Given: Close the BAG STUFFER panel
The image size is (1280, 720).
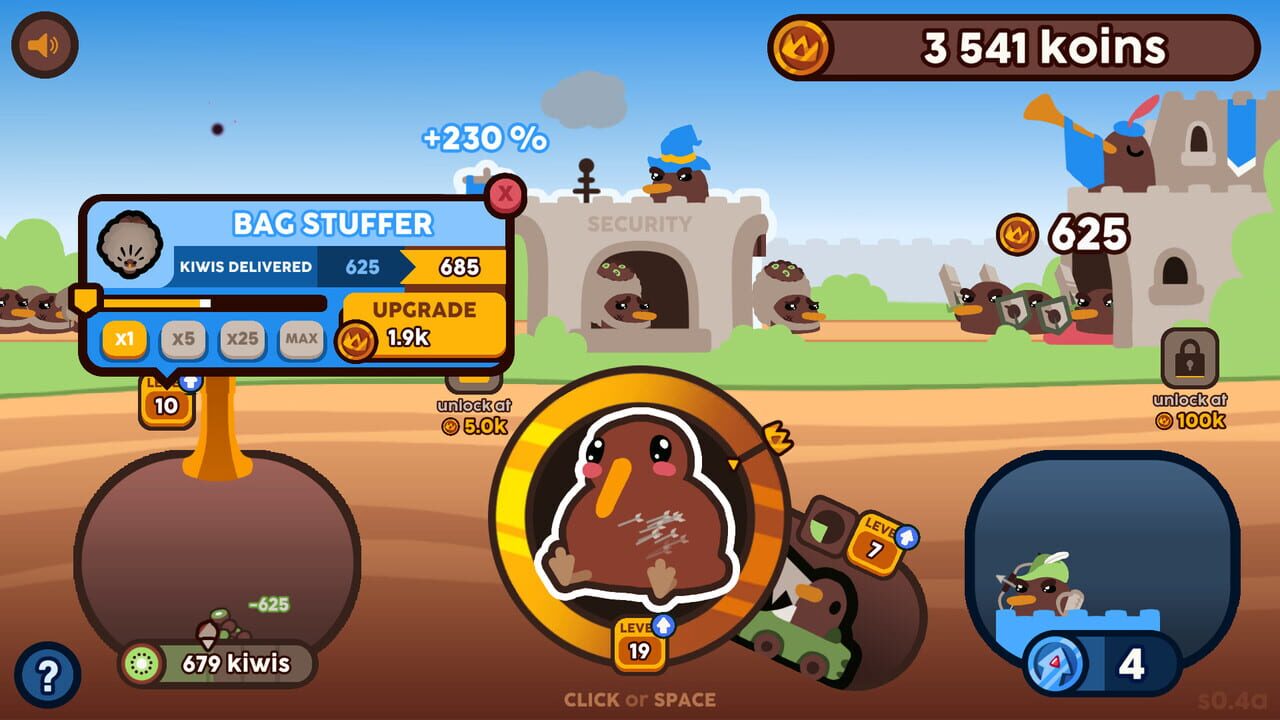Looking at the screenshot, I should coord(505,195).
